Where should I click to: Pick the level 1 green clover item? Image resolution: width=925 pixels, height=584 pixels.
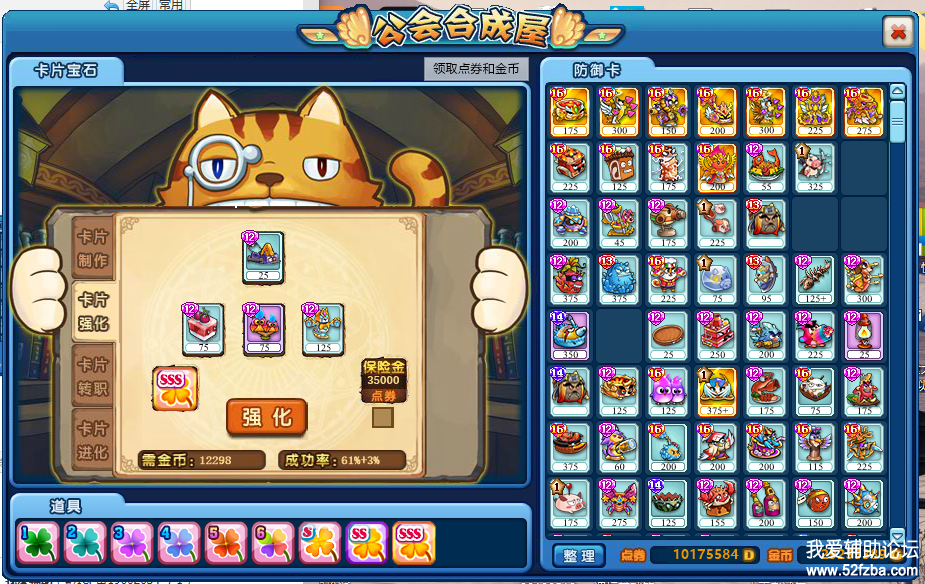pyautogui.click(x=36, y=542)
